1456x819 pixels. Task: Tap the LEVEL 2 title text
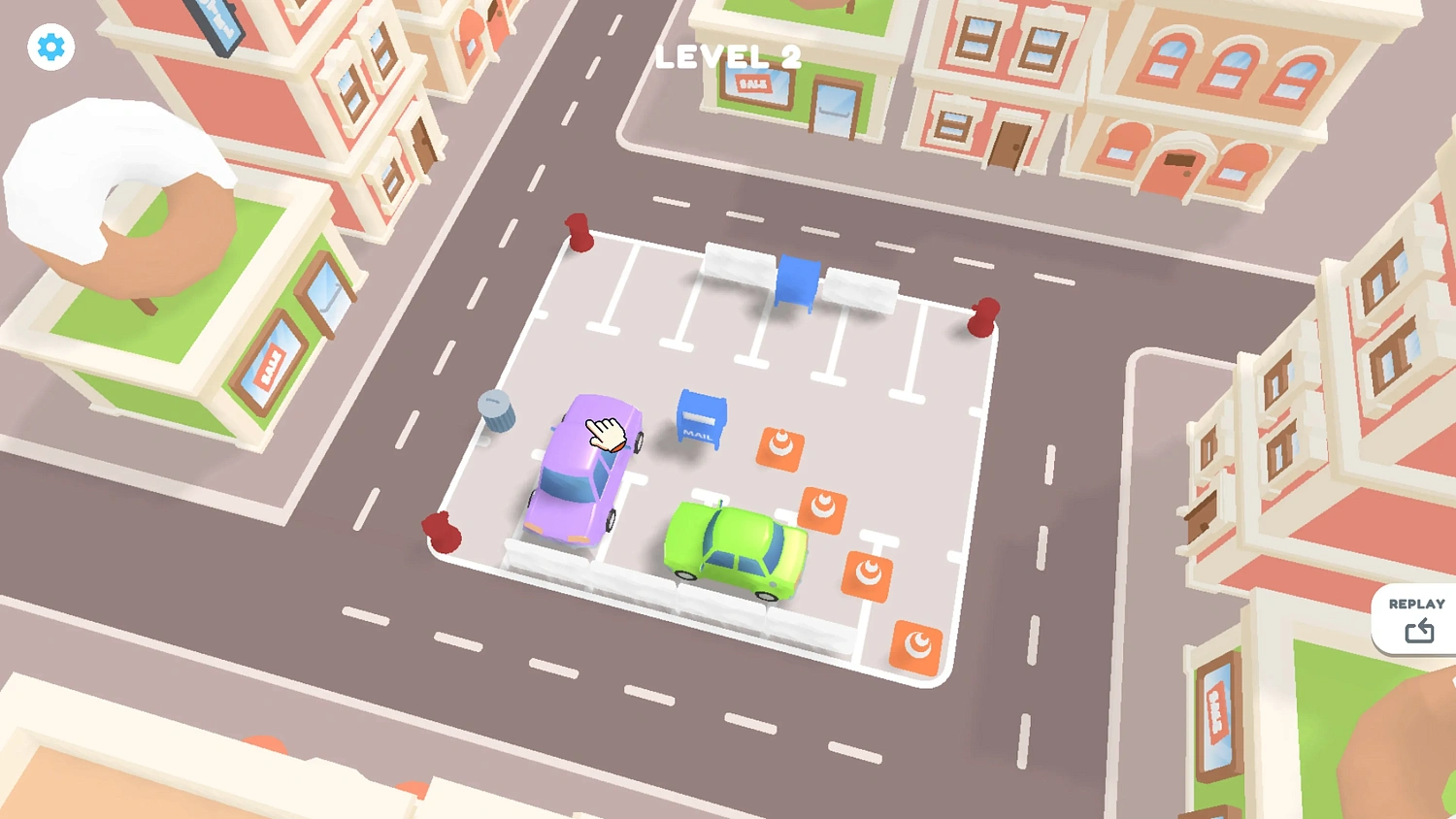pos(727,58)
